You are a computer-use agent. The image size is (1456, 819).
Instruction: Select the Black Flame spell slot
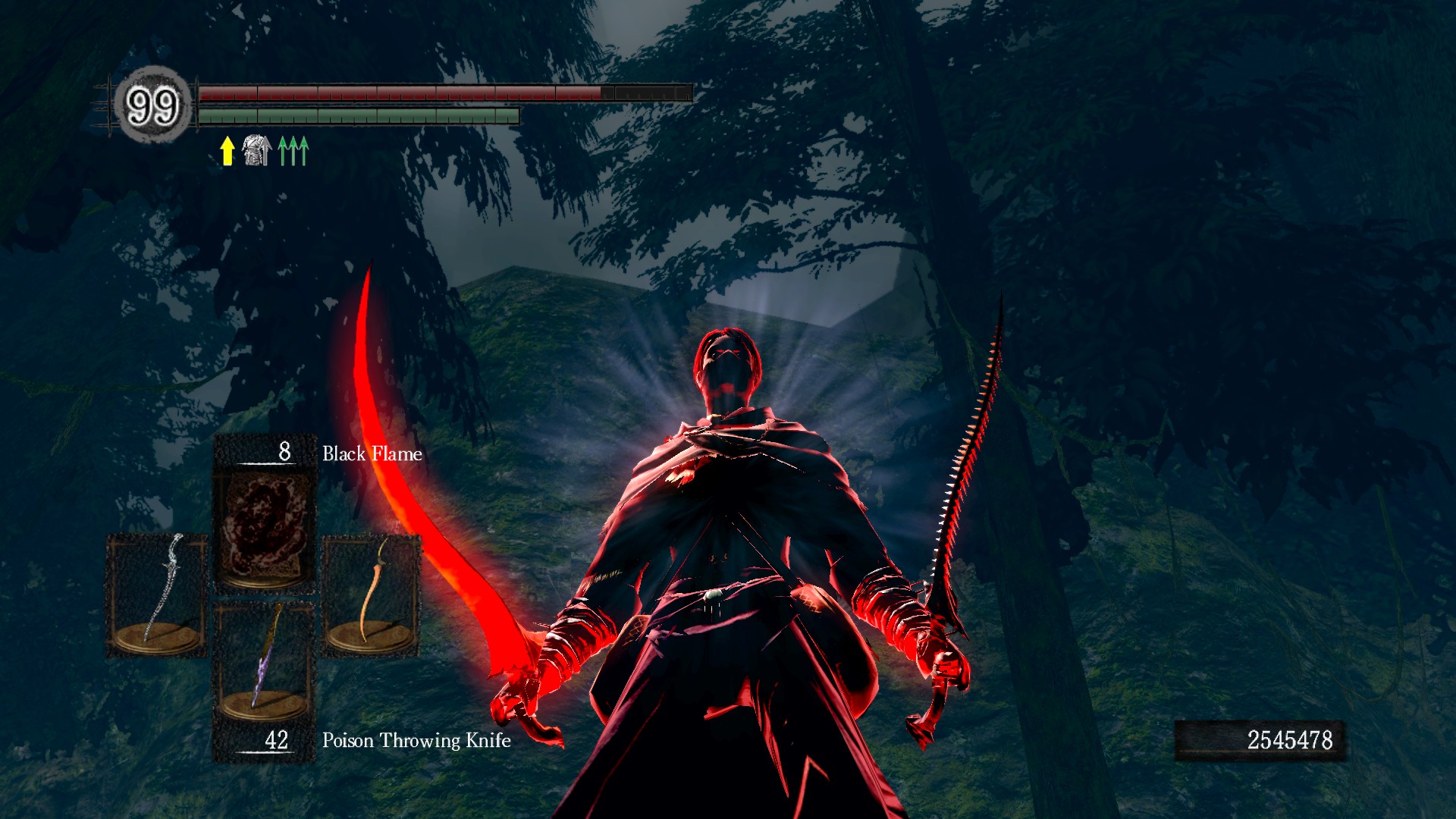(x=265, y=529)
